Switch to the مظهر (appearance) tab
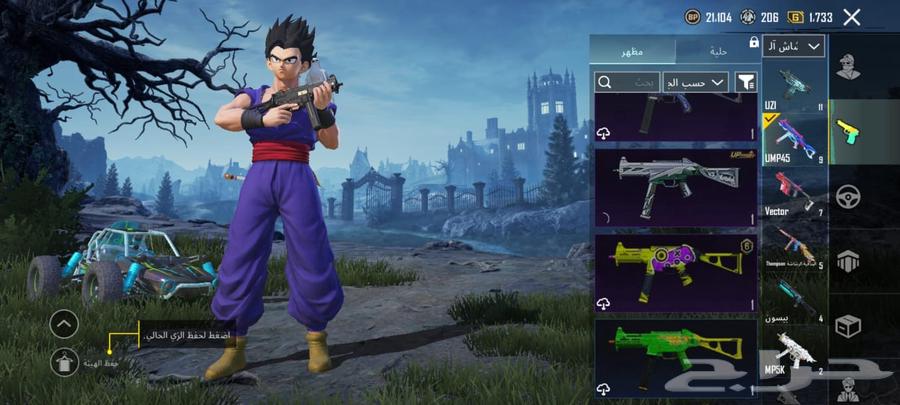The width and height of the screenshot is (900, 405). pyautogui.click(x=632, y=50)
